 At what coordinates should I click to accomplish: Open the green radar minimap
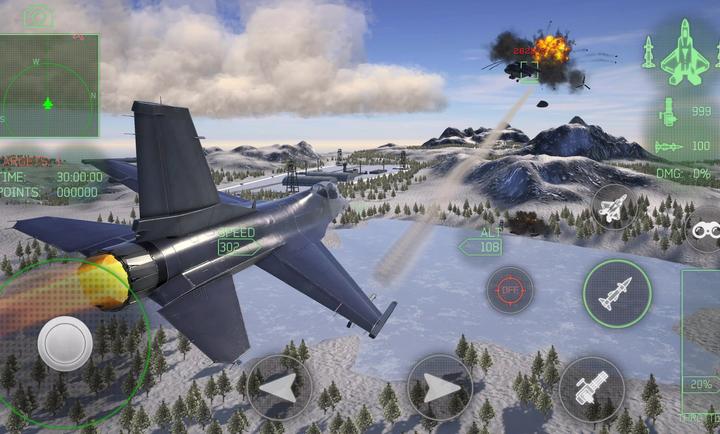tap(48, 88)
